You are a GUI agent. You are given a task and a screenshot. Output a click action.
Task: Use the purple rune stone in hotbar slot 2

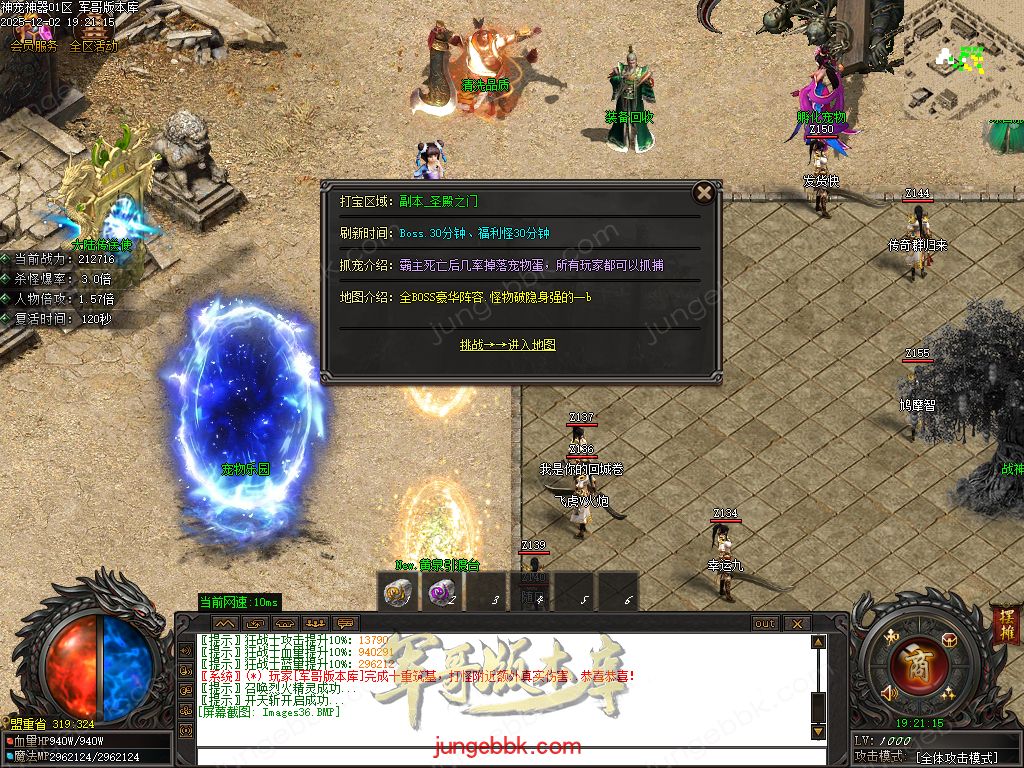441,593
